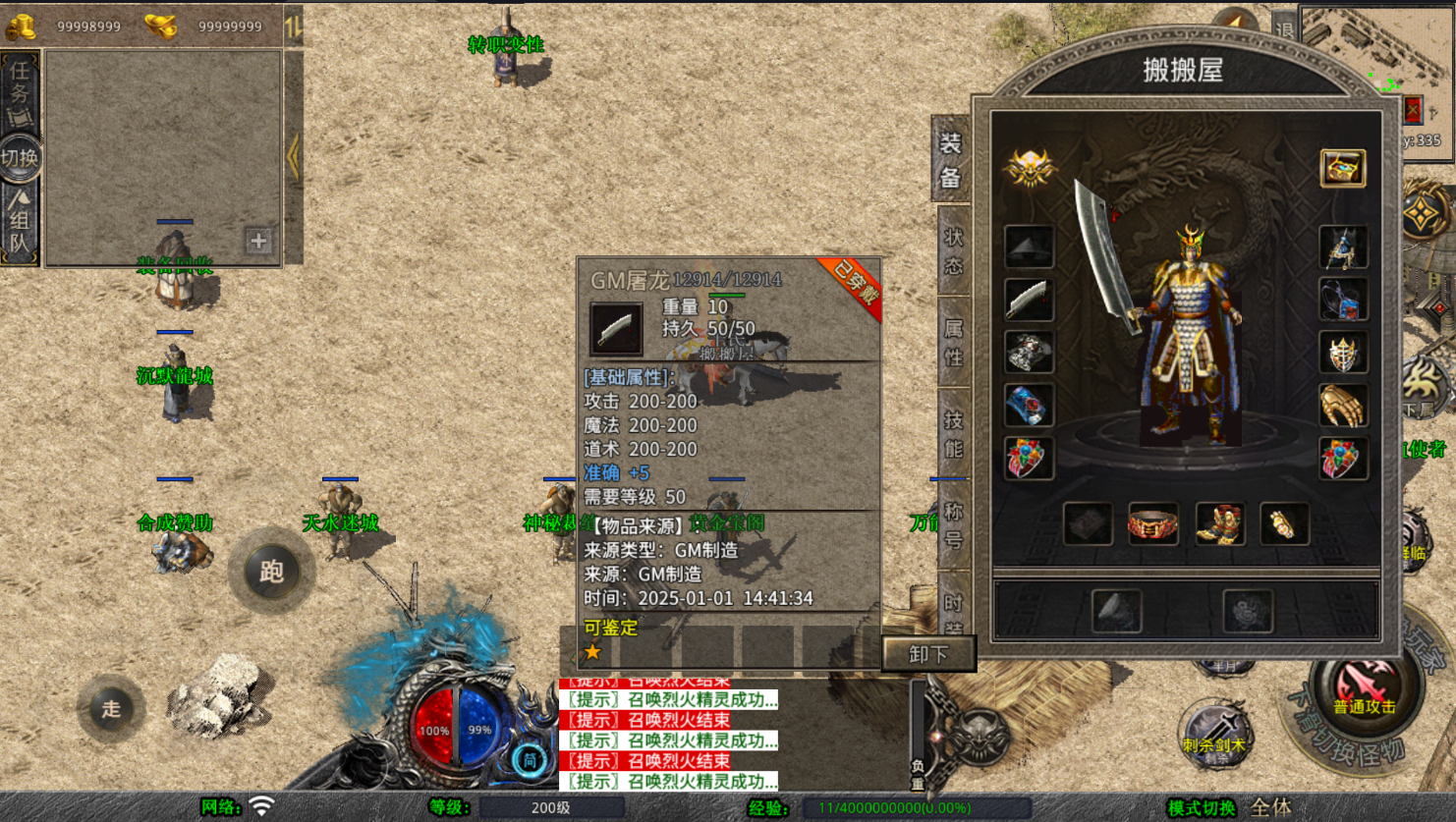
Task: Select the boots equipment slot
Action: pyautogui.click(x=1218, y=524)
